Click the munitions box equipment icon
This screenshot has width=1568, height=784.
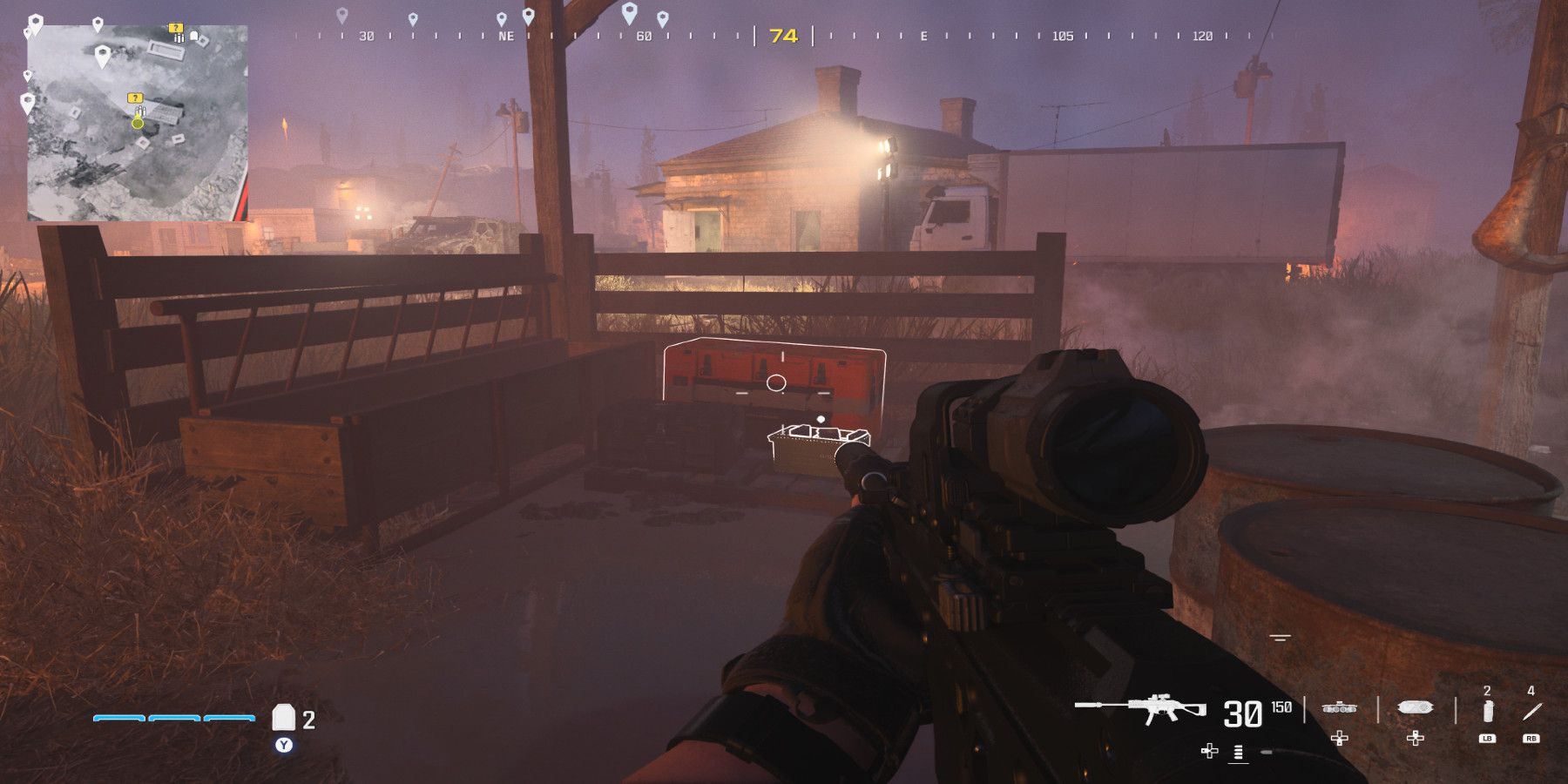[x=1415, y=708]
